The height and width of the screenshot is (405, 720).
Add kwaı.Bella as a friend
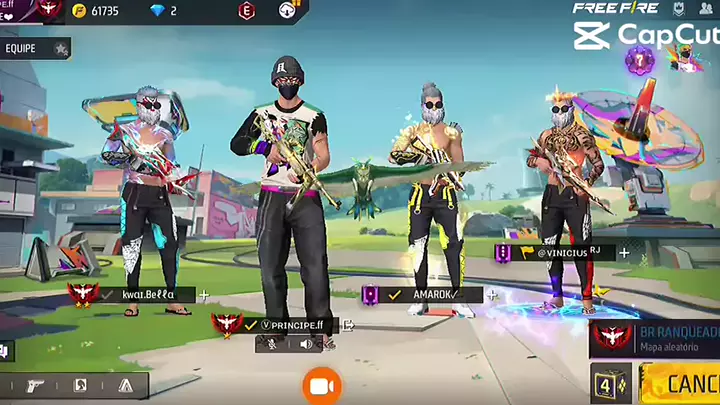[x=204, y=295]
